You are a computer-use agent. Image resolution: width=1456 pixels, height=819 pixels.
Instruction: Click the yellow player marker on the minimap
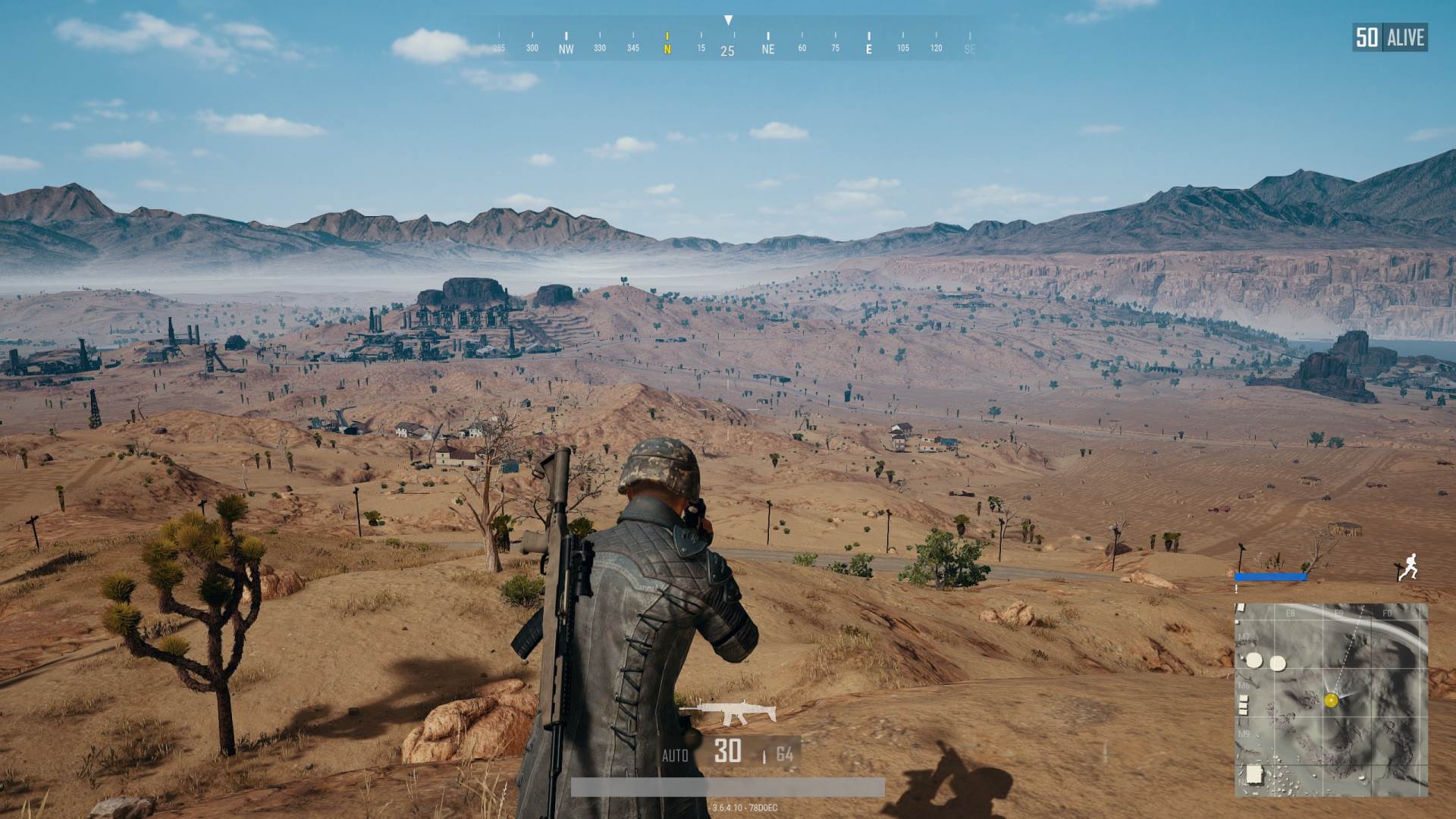point(1331,700)
